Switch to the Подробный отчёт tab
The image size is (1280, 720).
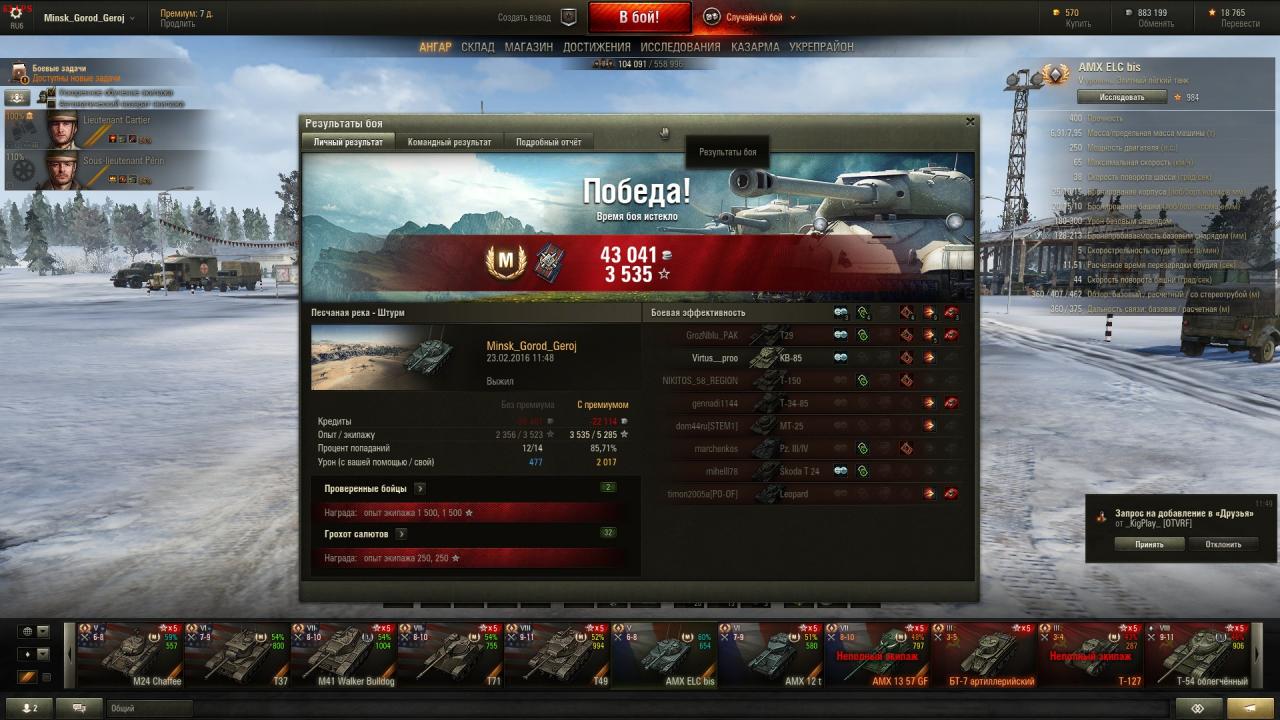[548, 142]
